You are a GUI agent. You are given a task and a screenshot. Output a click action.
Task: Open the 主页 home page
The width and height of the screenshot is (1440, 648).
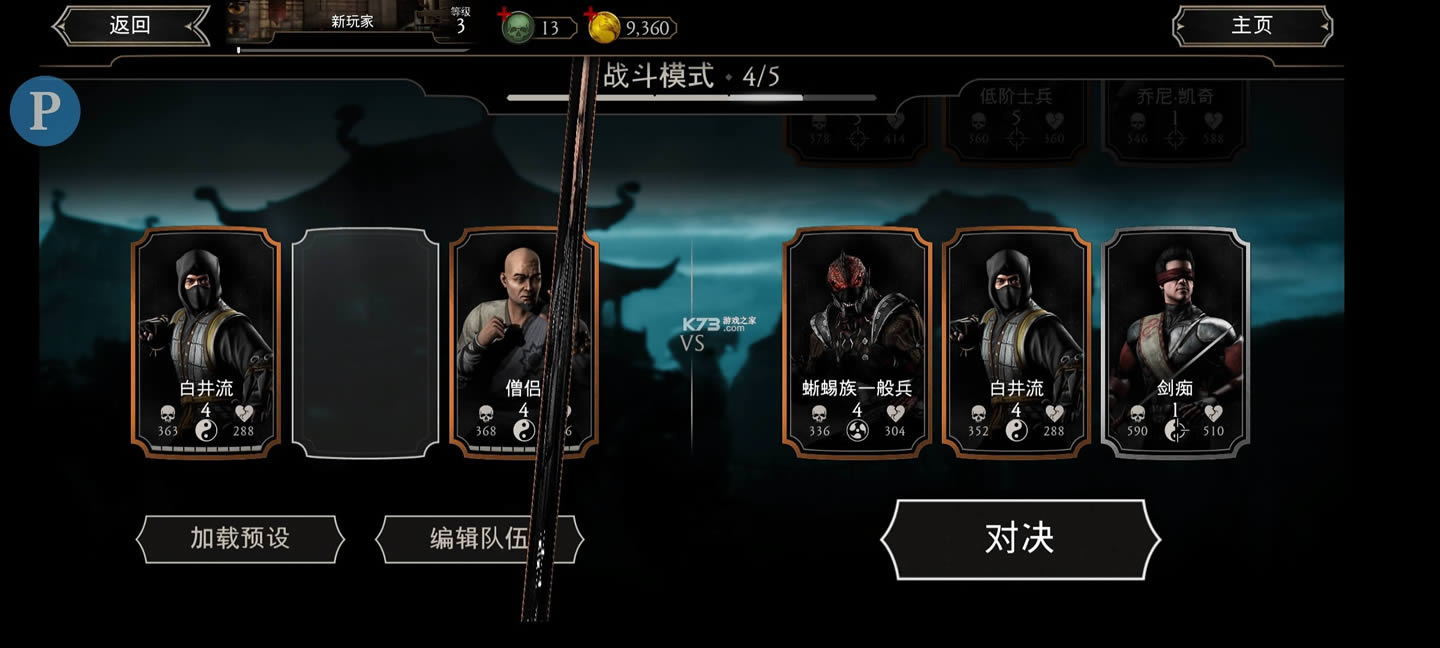tap(1252, 26)
